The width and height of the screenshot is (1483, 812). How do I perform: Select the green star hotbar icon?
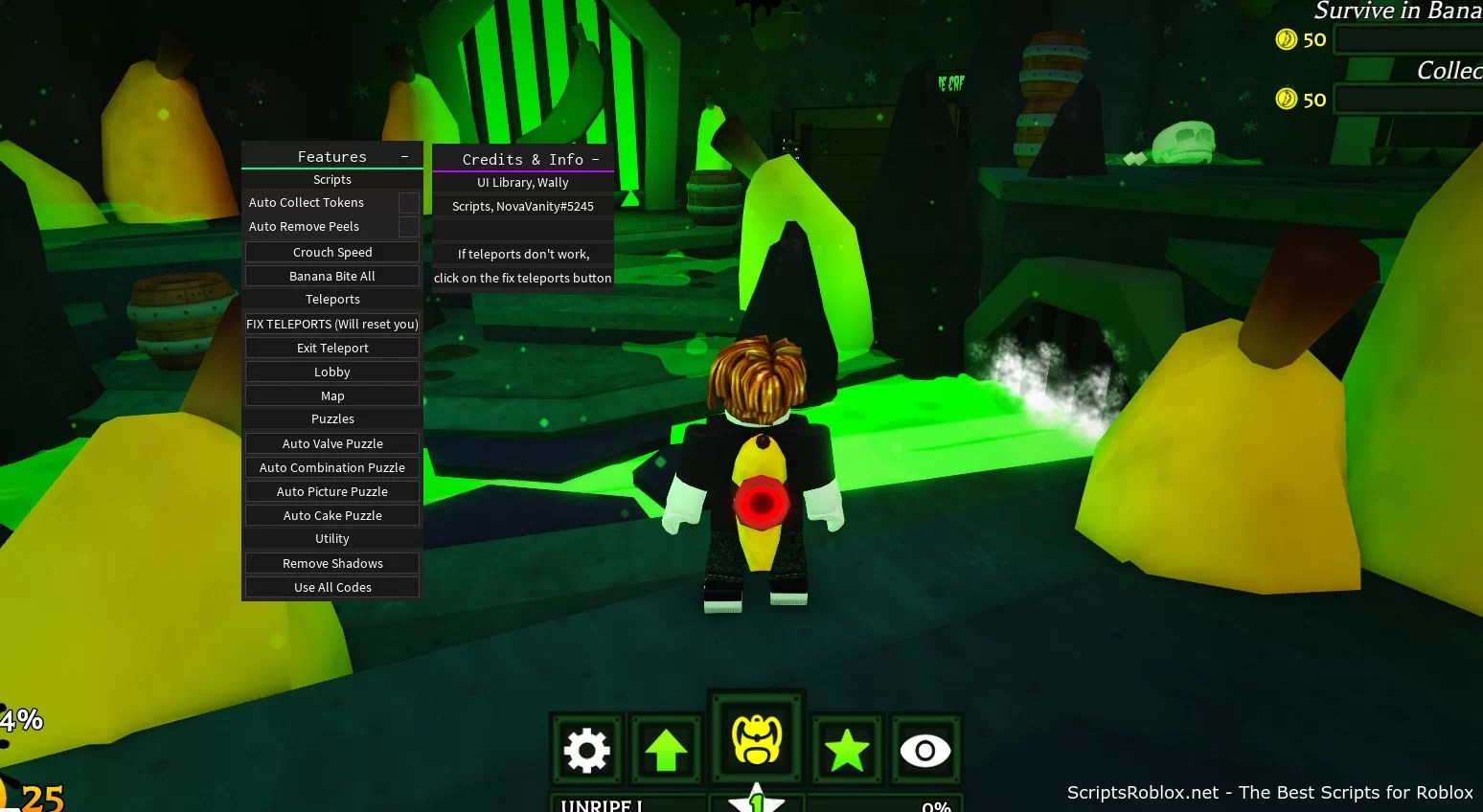(x=846, y=750)
